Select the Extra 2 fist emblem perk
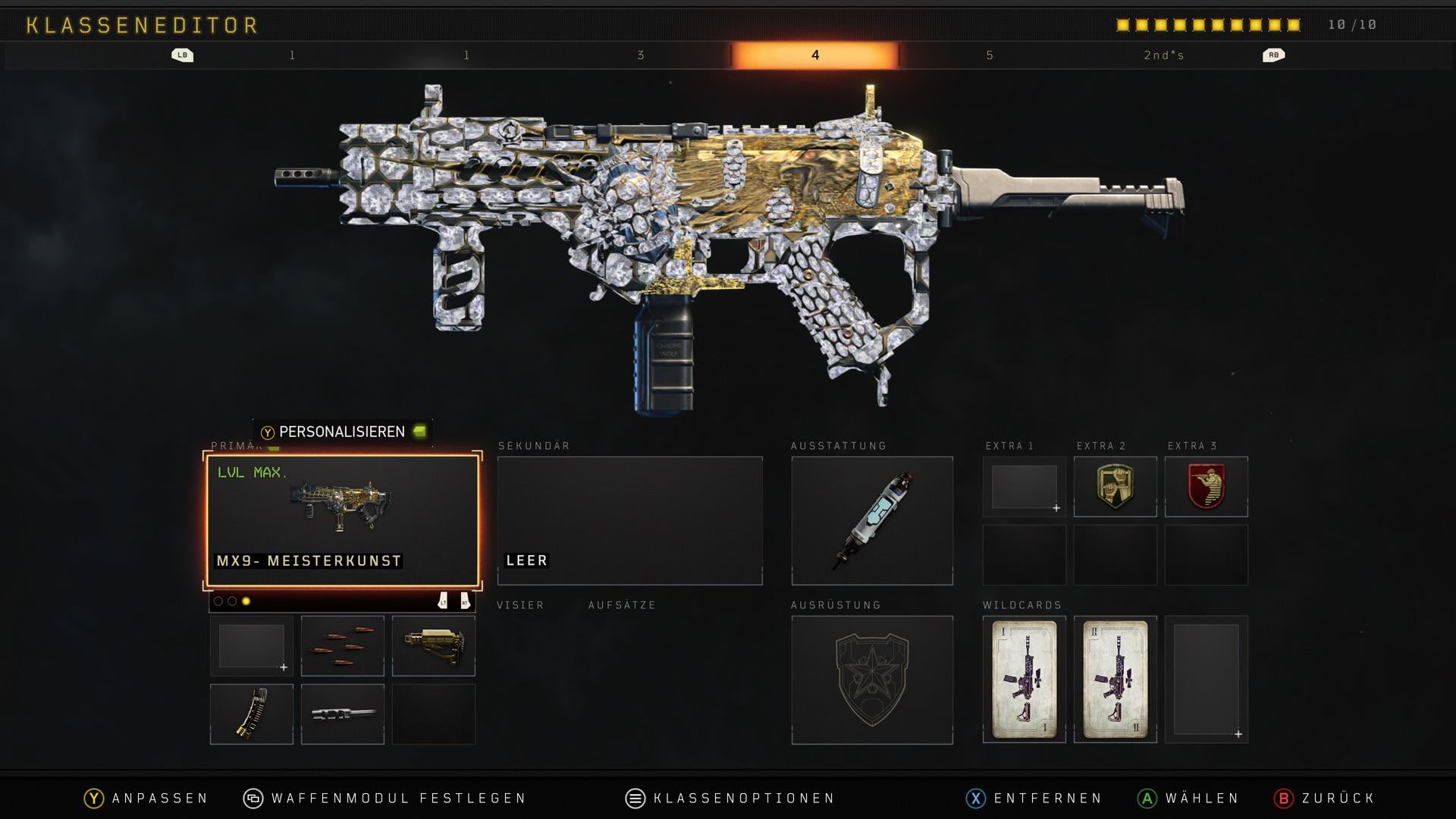 pos(1115,487)
